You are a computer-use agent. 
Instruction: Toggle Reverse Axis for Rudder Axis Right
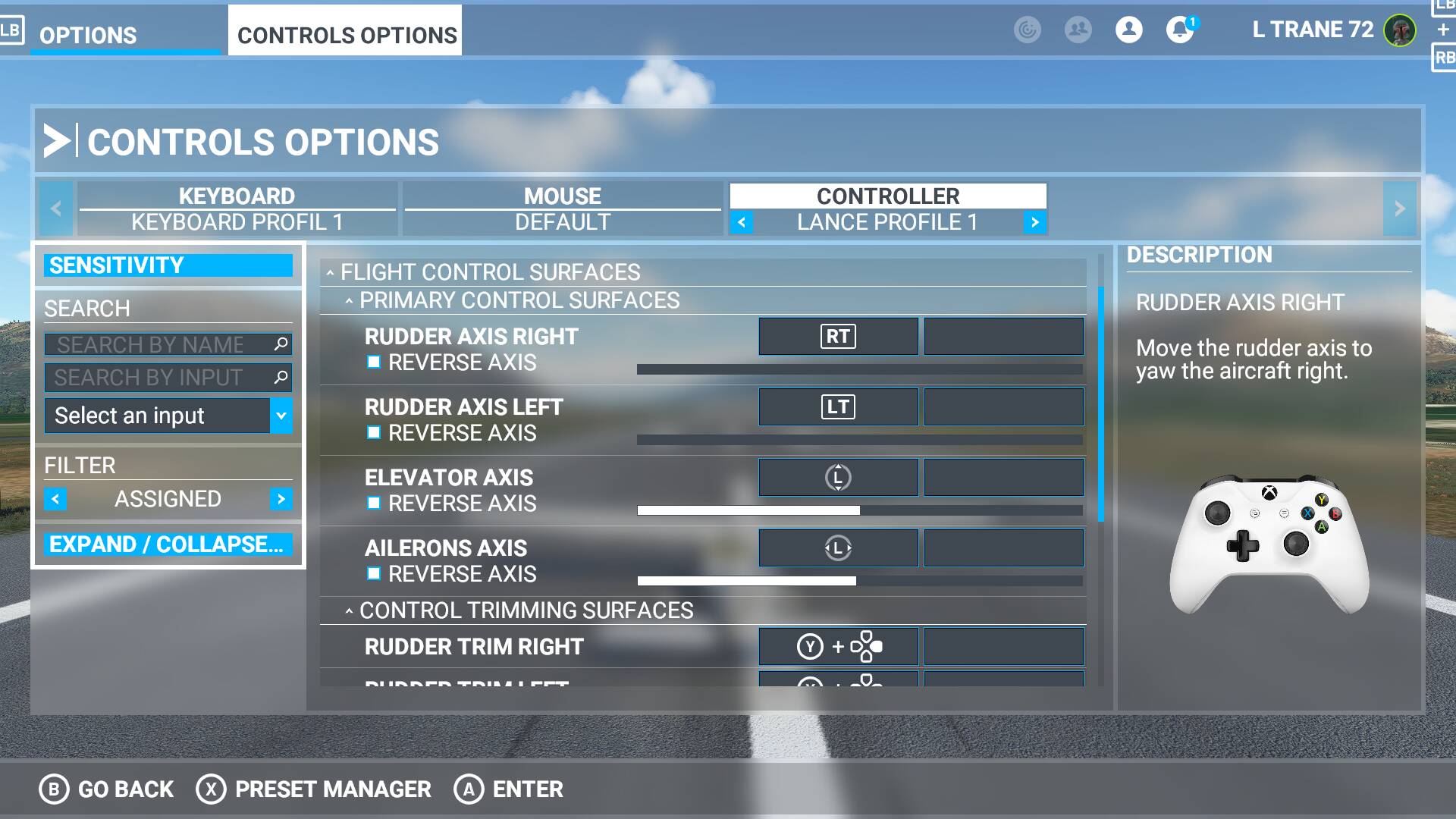373,363
